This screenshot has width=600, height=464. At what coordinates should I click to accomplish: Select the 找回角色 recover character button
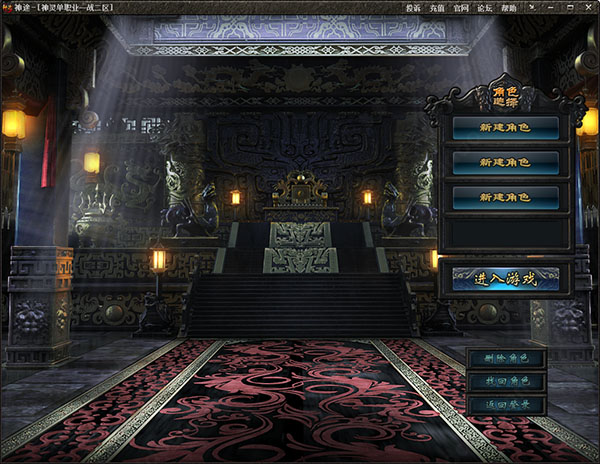point(505,381)
